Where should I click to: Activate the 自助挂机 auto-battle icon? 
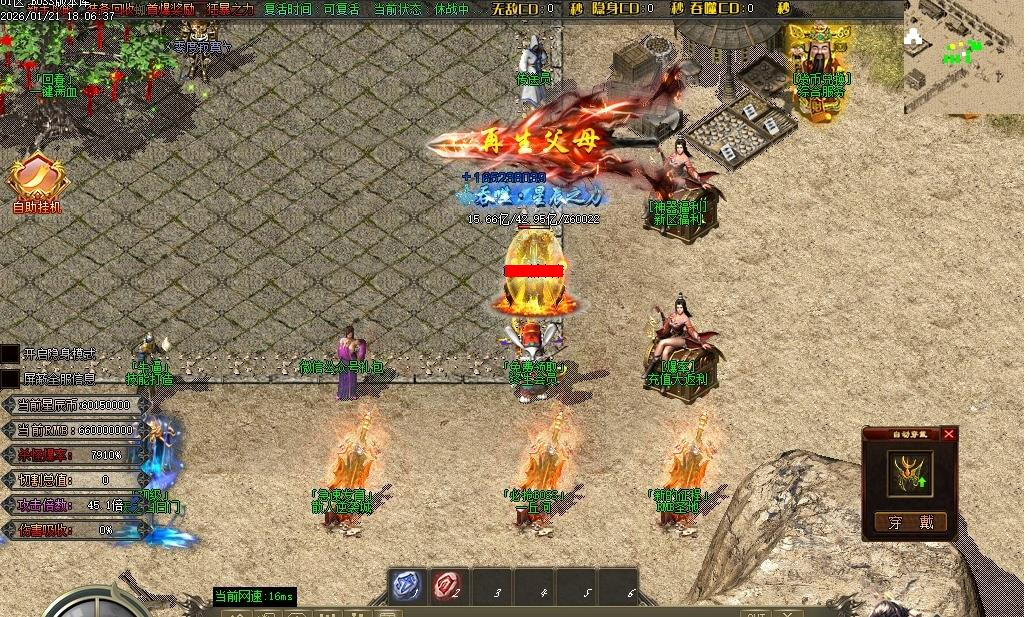pyautogui.click(x=37, y=181)
